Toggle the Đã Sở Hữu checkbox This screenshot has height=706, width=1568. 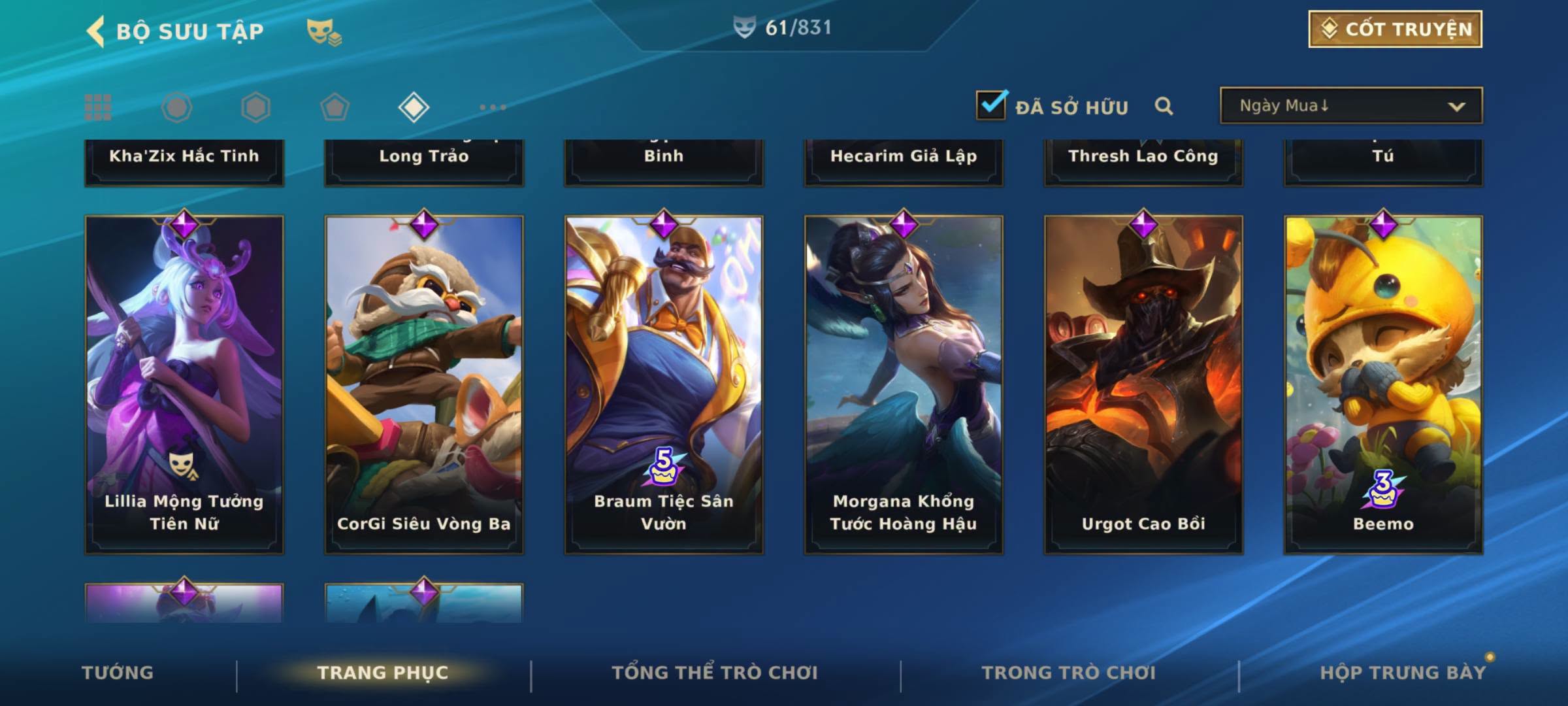pos(991,105)
